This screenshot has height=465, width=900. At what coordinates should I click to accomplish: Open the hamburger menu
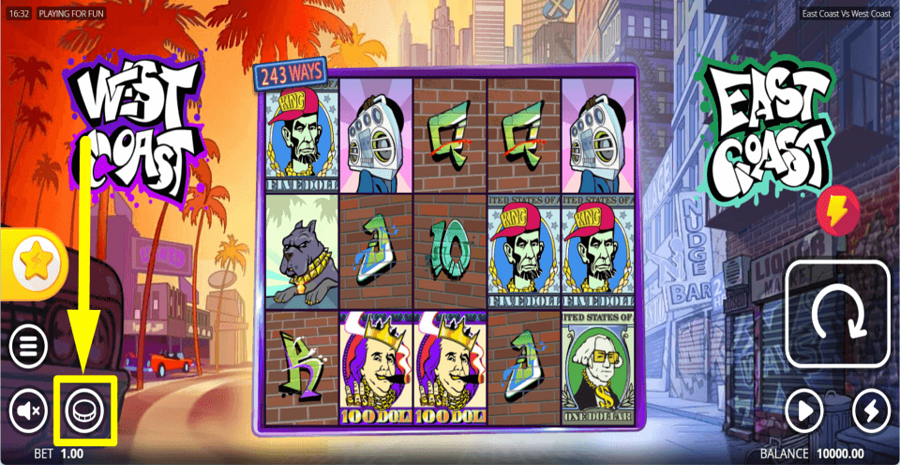pyautogui.click(x=29, y=347)
